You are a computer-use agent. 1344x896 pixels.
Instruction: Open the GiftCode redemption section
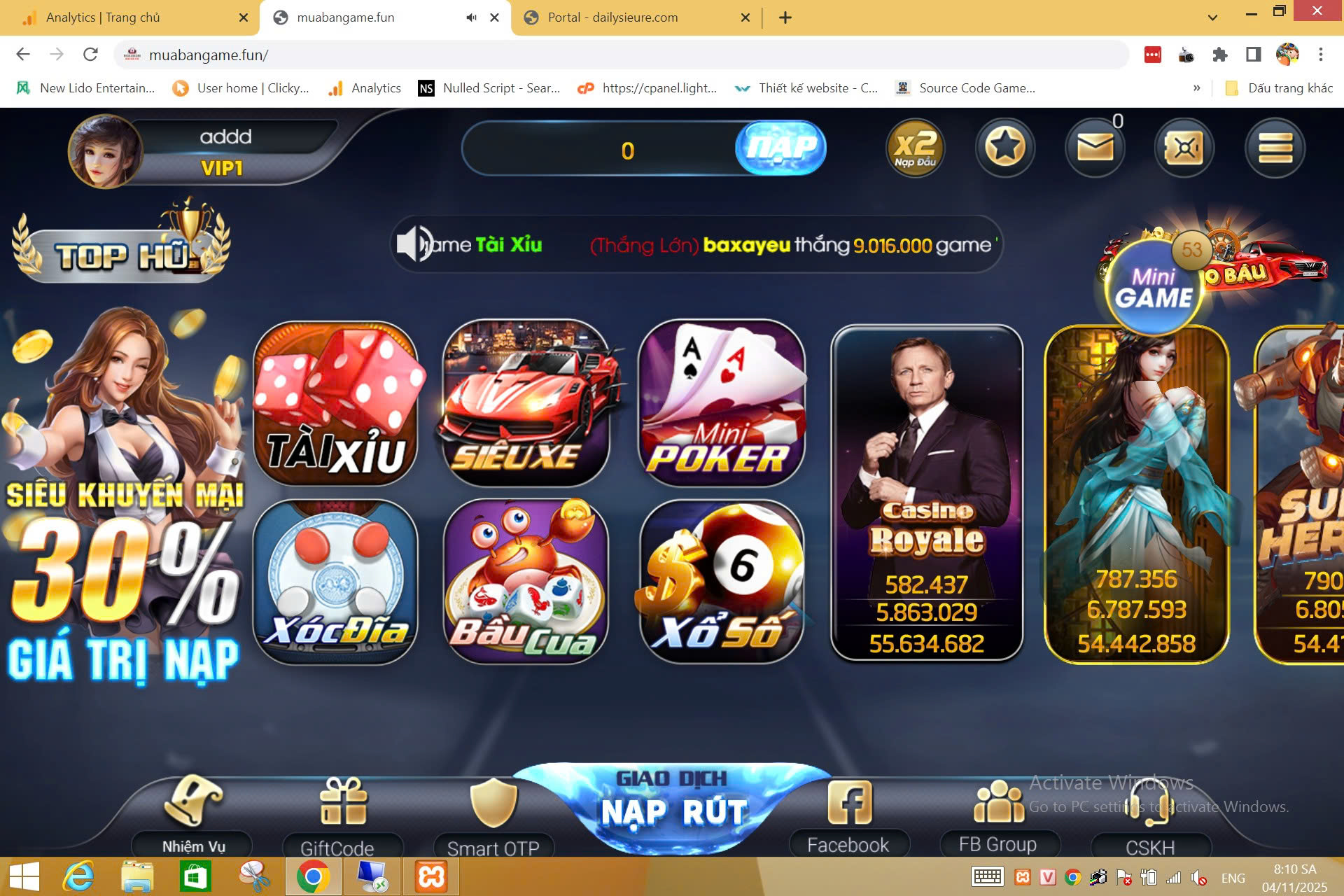pos(342,815)
